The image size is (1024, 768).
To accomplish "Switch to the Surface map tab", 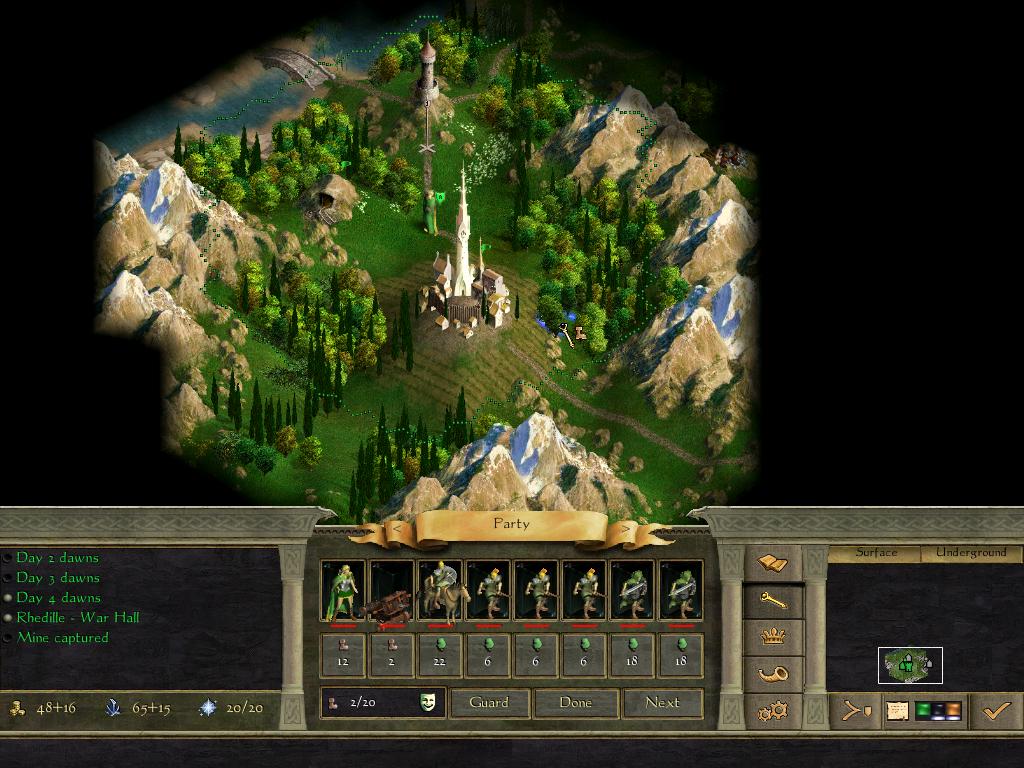I will [876, 553].
